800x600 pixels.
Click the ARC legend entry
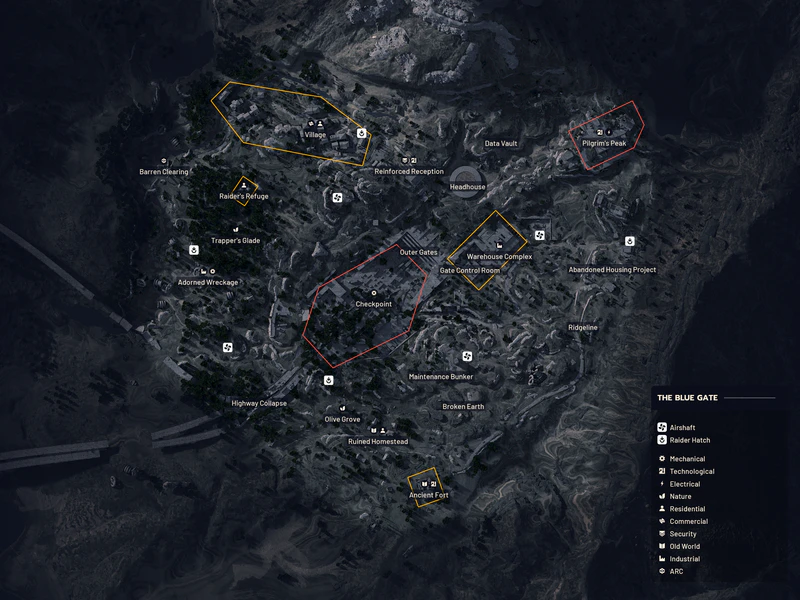point(676,572)
